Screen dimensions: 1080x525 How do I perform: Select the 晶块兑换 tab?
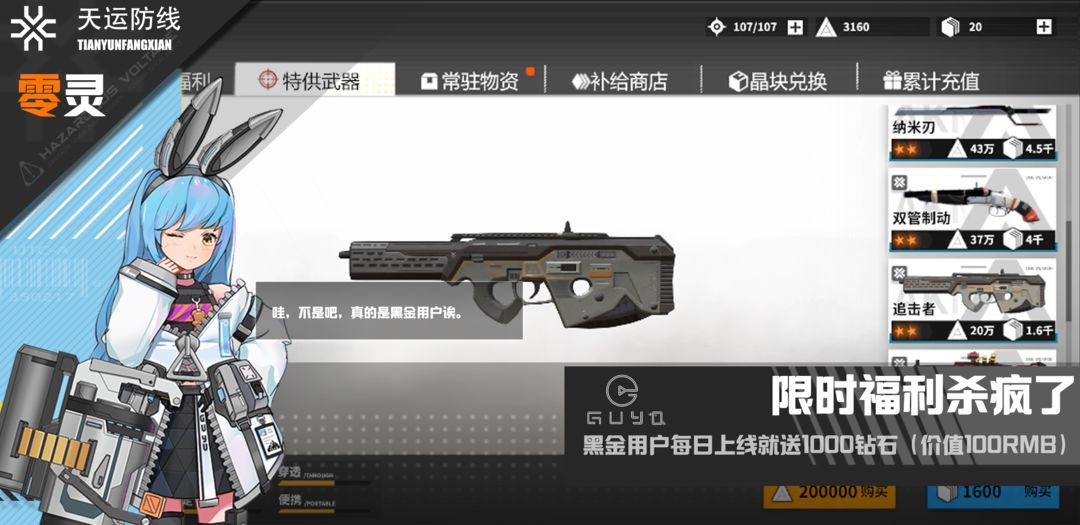tap(778, 81)
